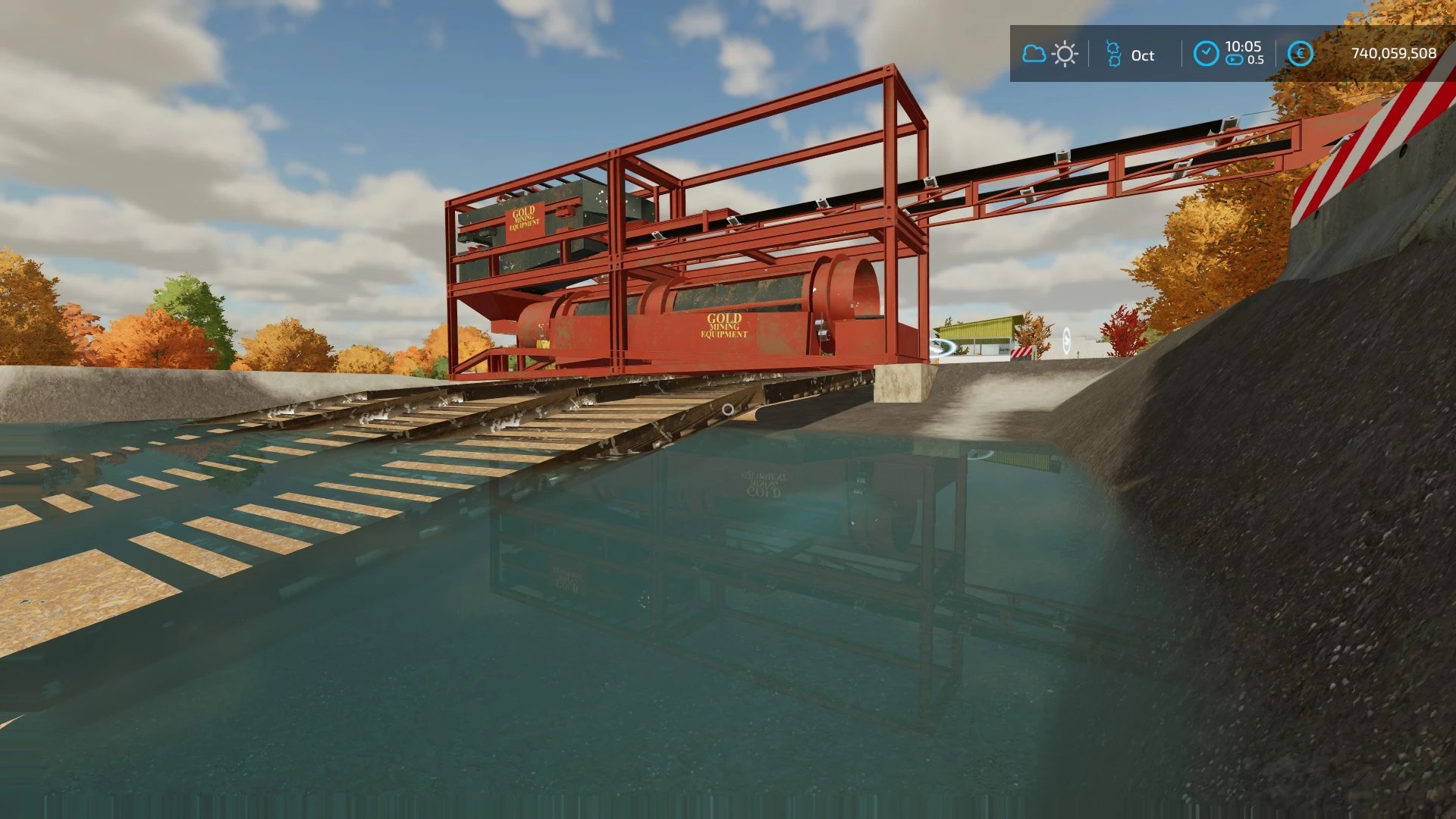
Task: Click the money balance reading 740,059,508
Action: pyautogui.click(x=1396, y=52)
